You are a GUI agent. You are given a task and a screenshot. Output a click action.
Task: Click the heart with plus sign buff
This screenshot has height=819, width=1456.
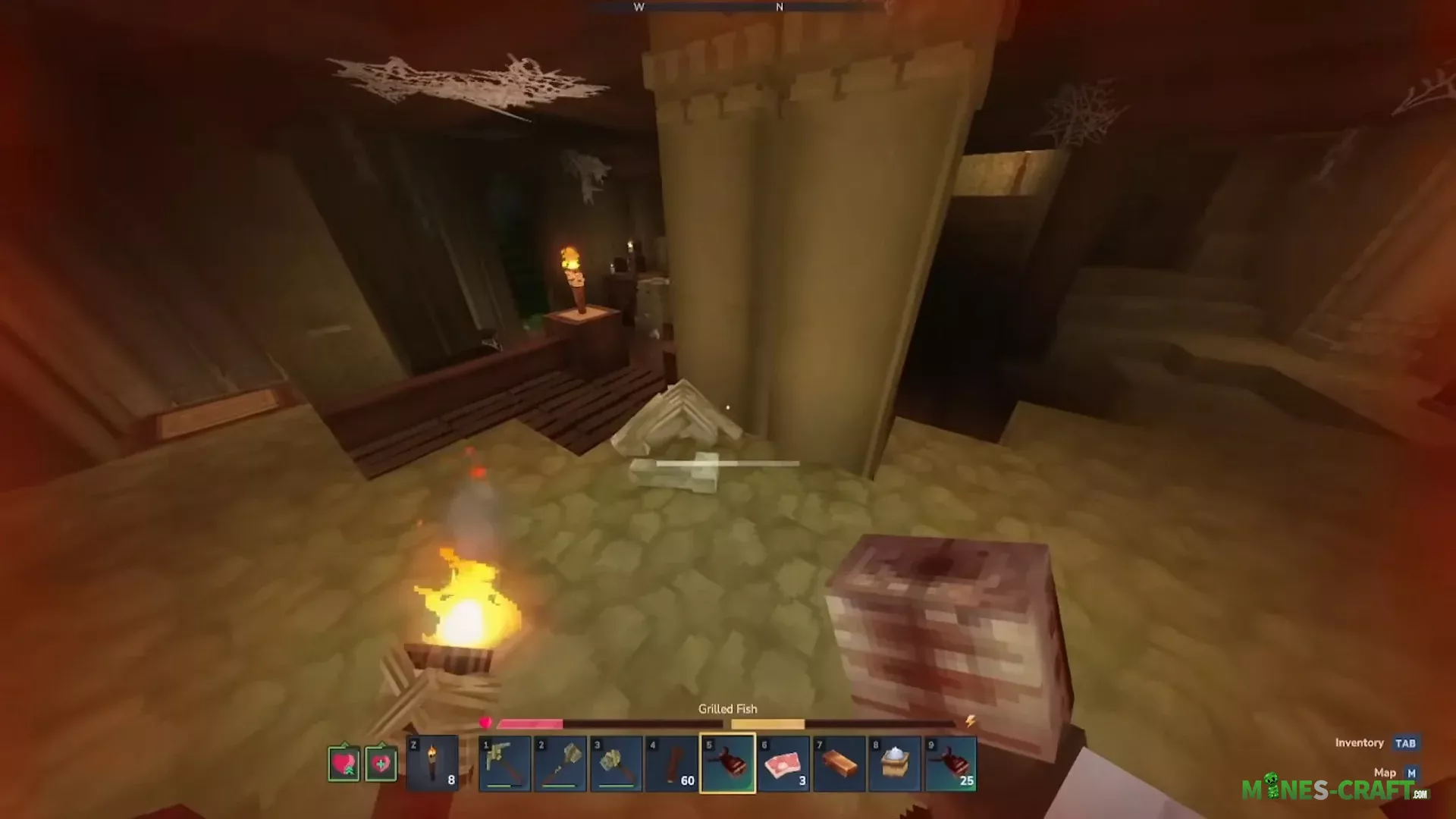(381, 763)
